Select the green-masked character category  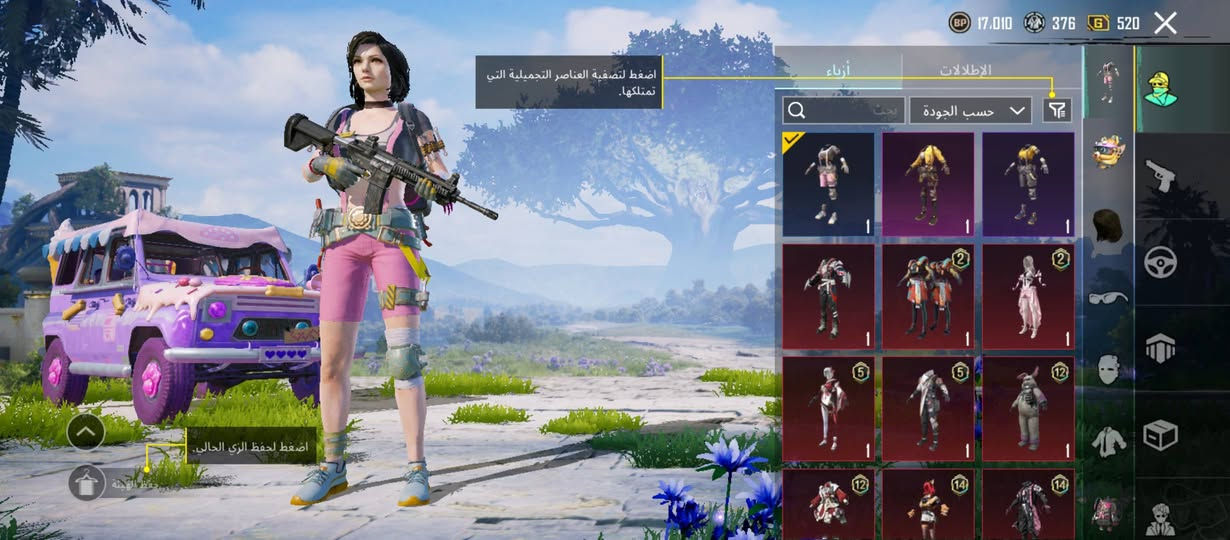[1160, 89]
